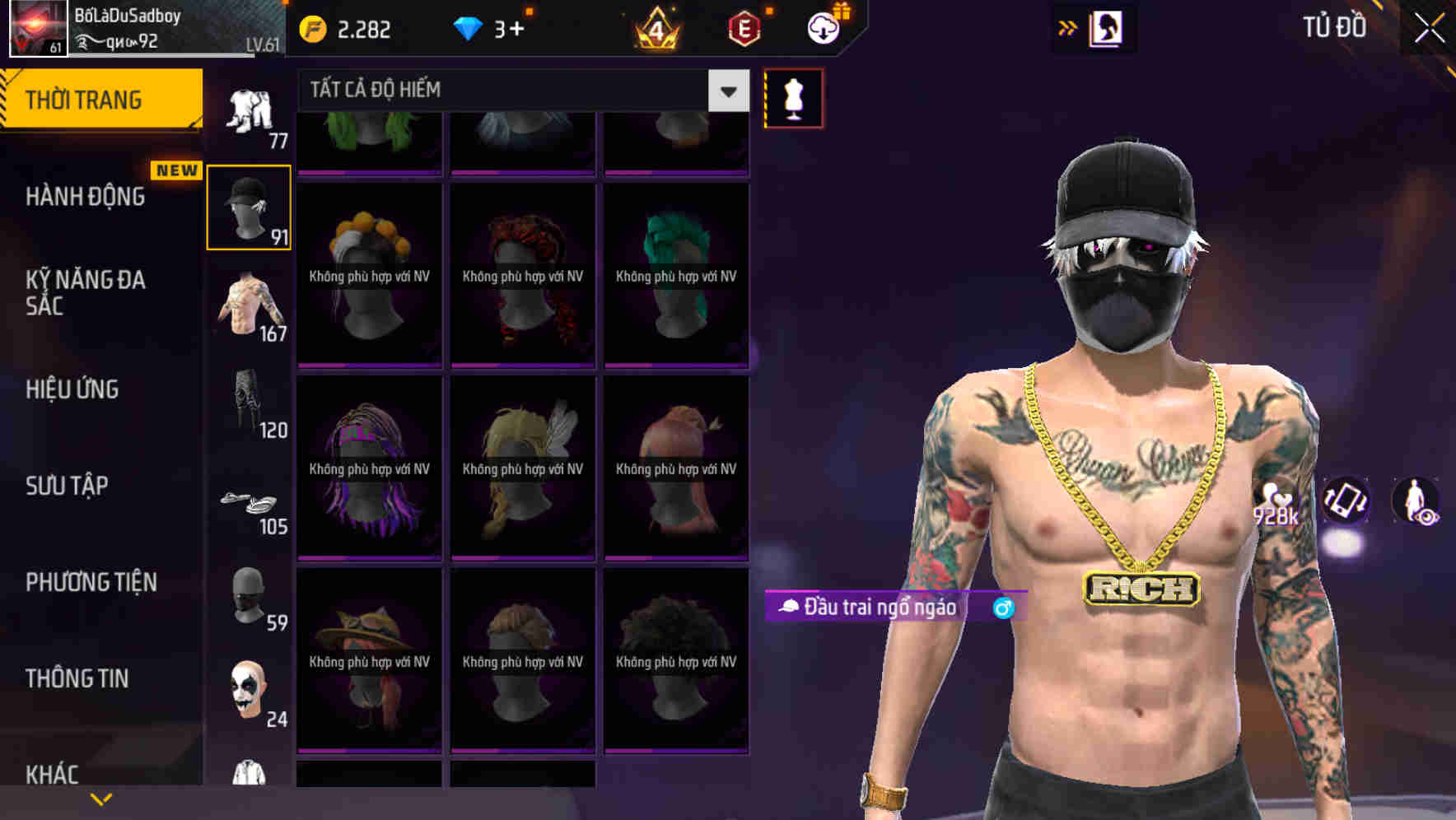Select the mannequin outfit preset icon

[793, 97]
